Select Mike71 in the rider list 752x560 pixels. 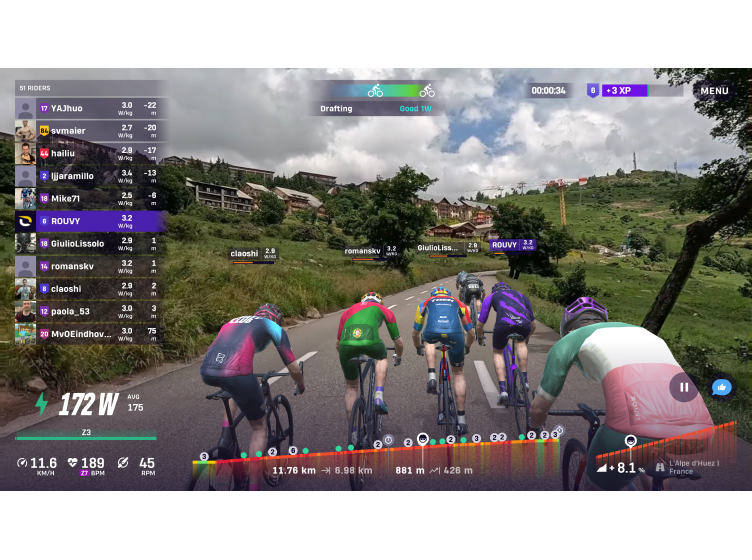(88, 199)
